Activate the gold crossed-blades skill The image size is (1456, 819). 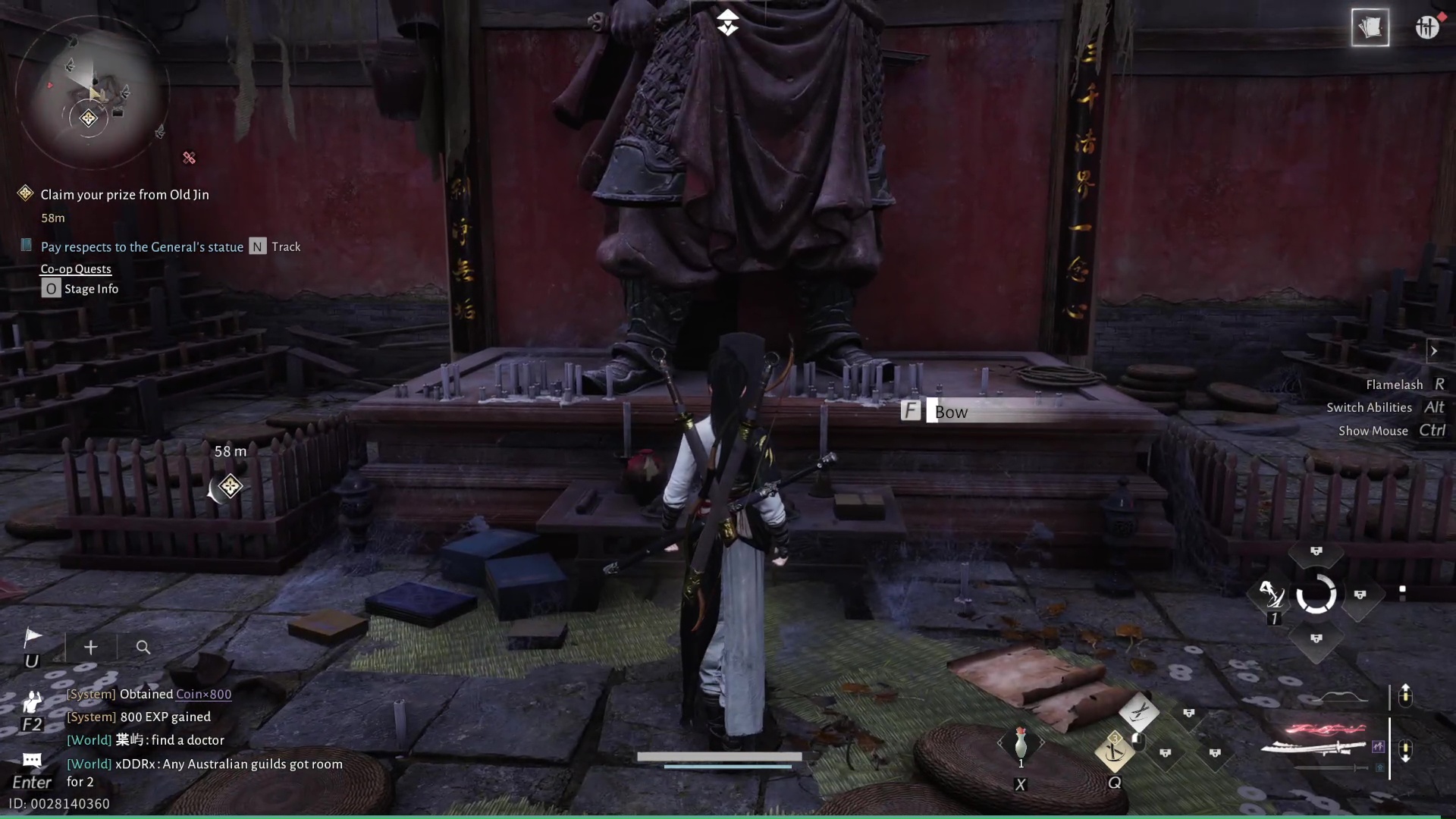click(x=1114, y=752)
